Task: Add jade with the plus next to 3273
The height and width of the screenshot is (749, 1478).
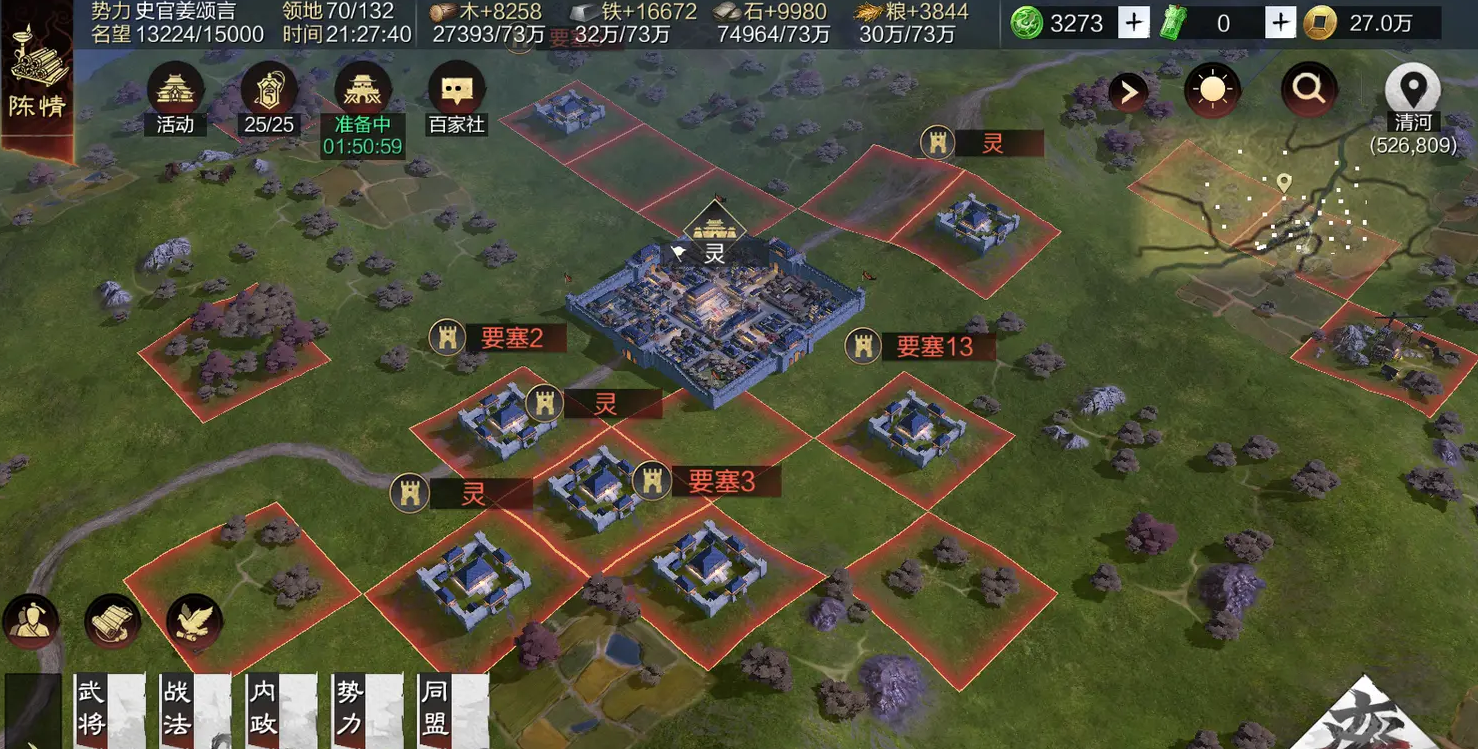Action: click(x=1133, y=23)
